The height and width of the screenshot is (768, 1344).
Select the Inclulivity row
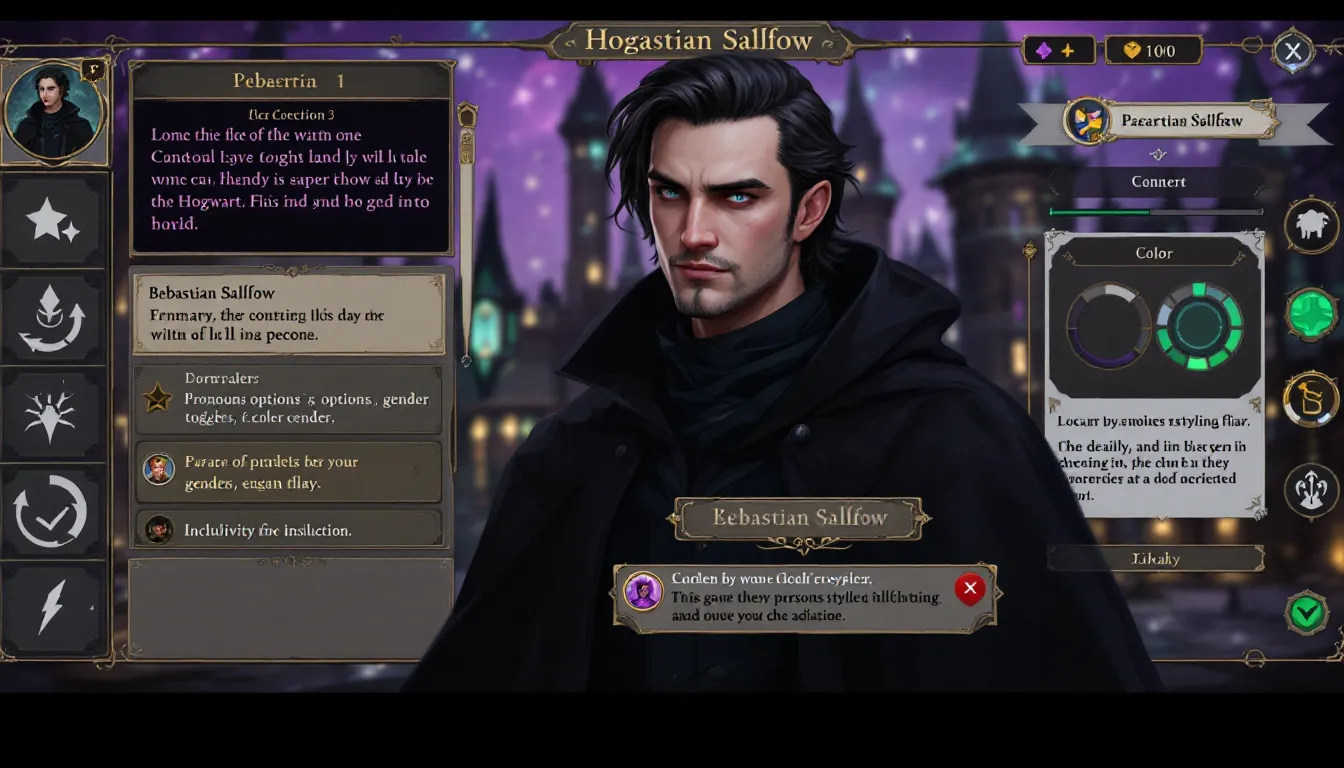point(289,530)
